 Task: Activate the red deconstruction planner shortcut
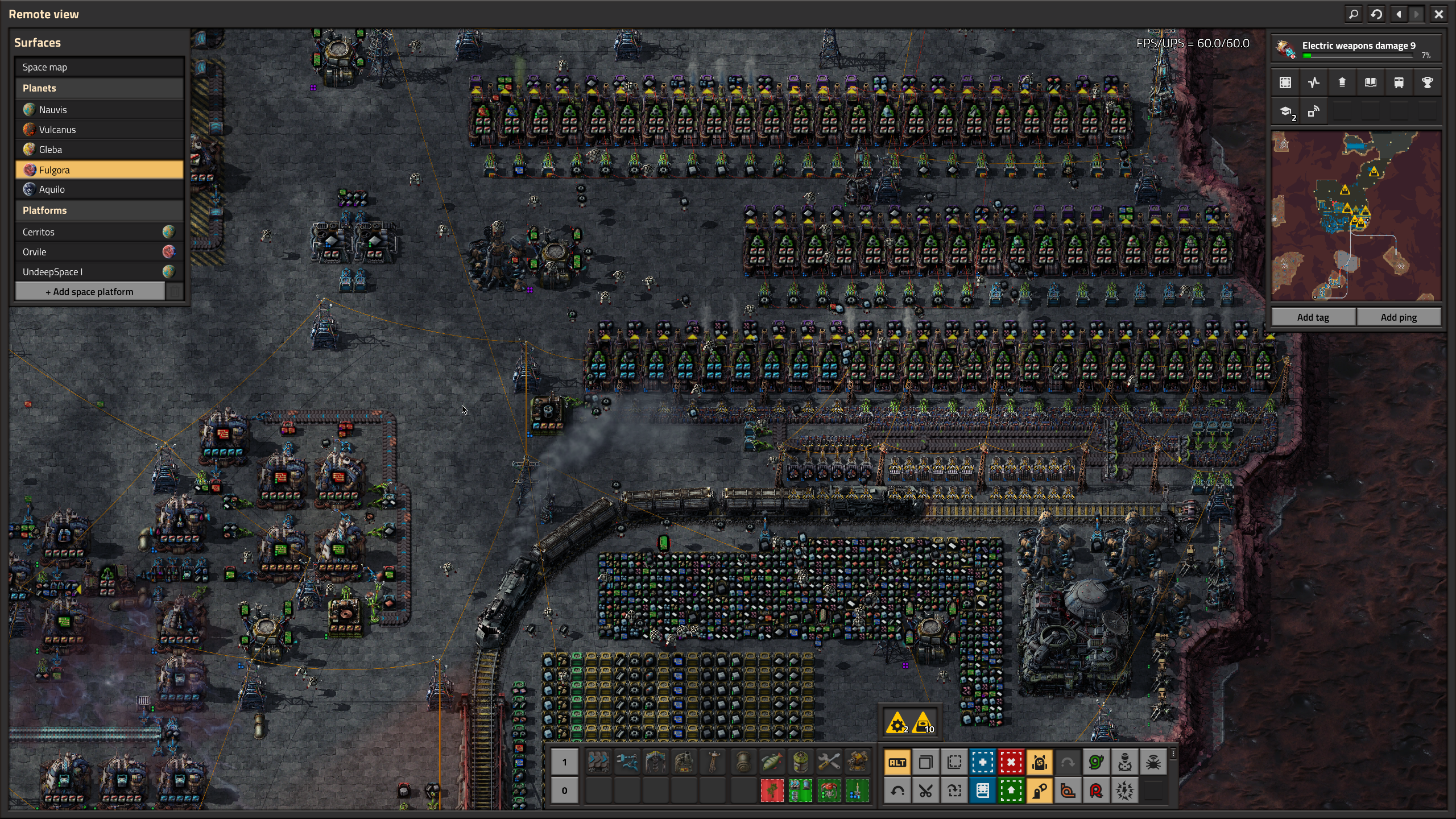[1011, 763]
